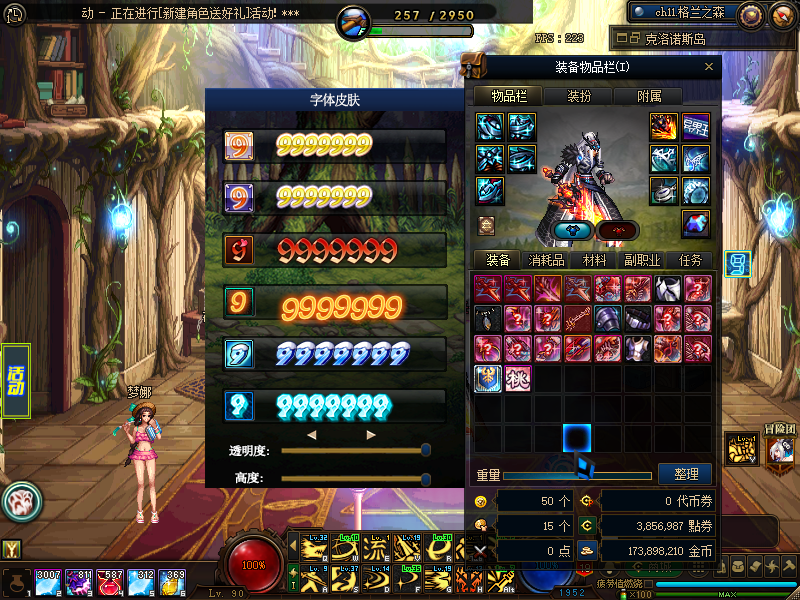800x600 pixels.
Task: Select the blue shield emblem inventory item
Action: [x=488, y=379]
